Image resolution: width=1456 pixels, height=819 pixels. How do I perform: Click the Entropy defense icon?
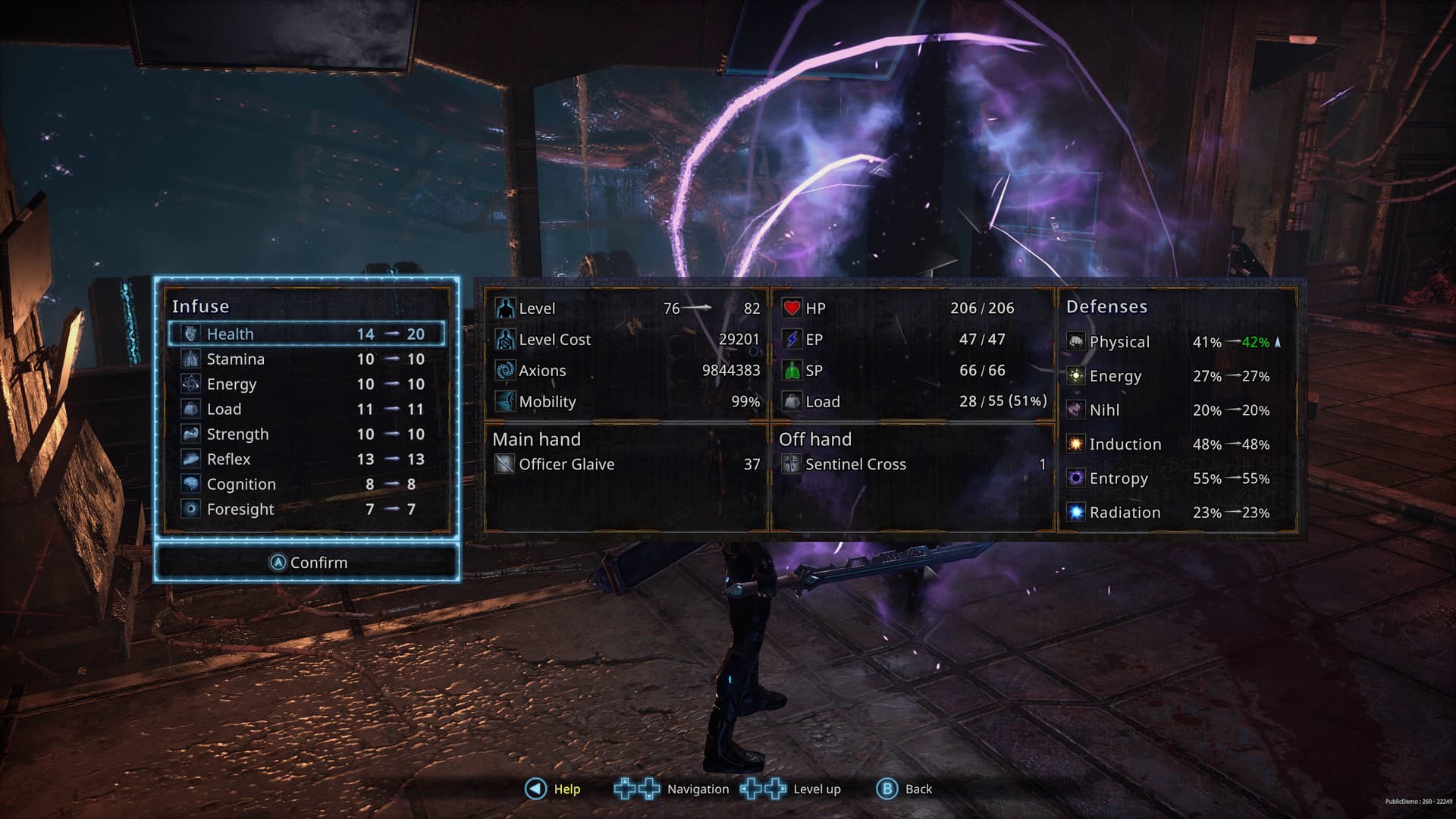coord(1075,479)
